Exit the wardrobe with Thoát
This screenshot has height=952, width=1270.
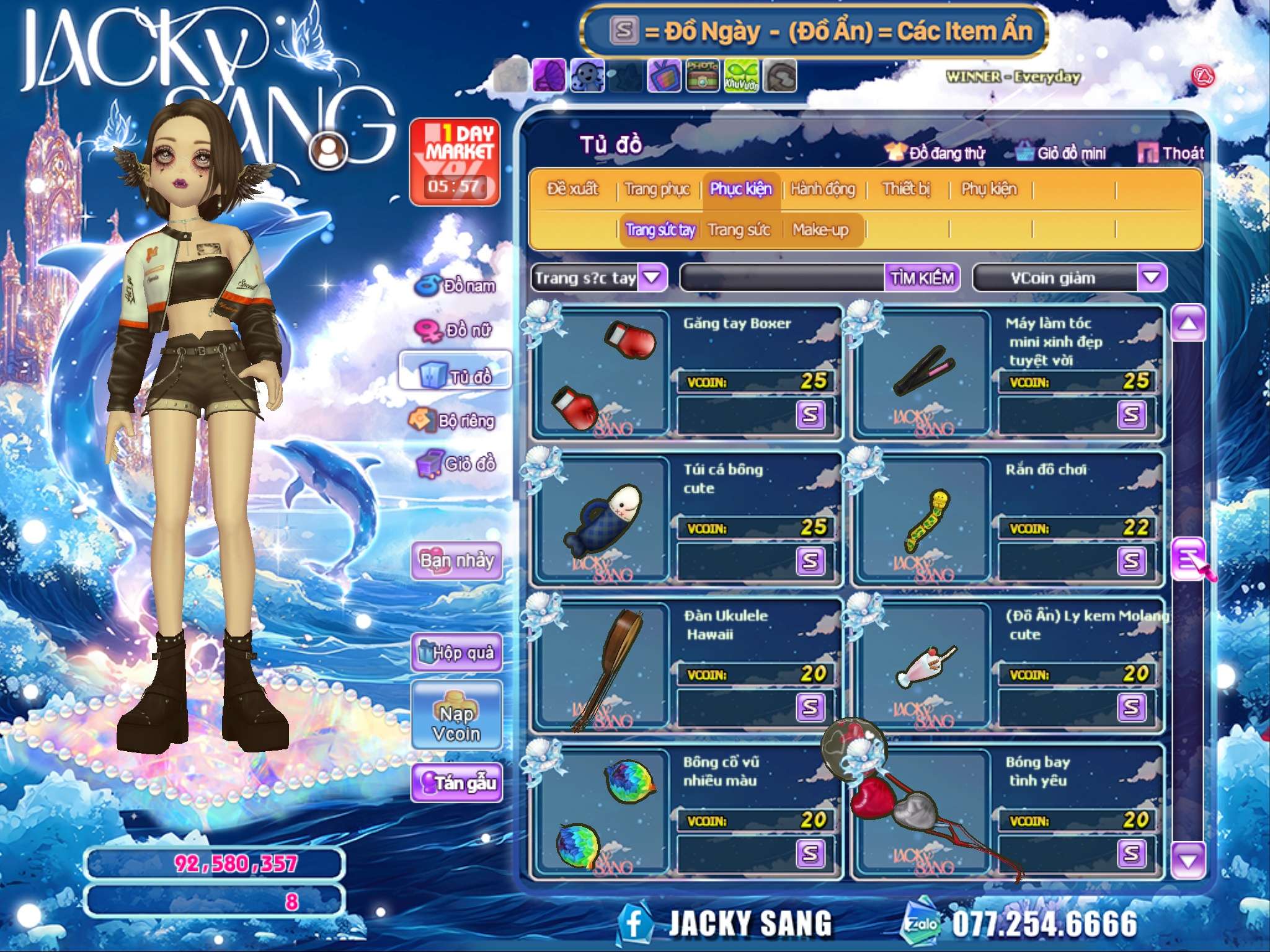(x=1171, y=153)
